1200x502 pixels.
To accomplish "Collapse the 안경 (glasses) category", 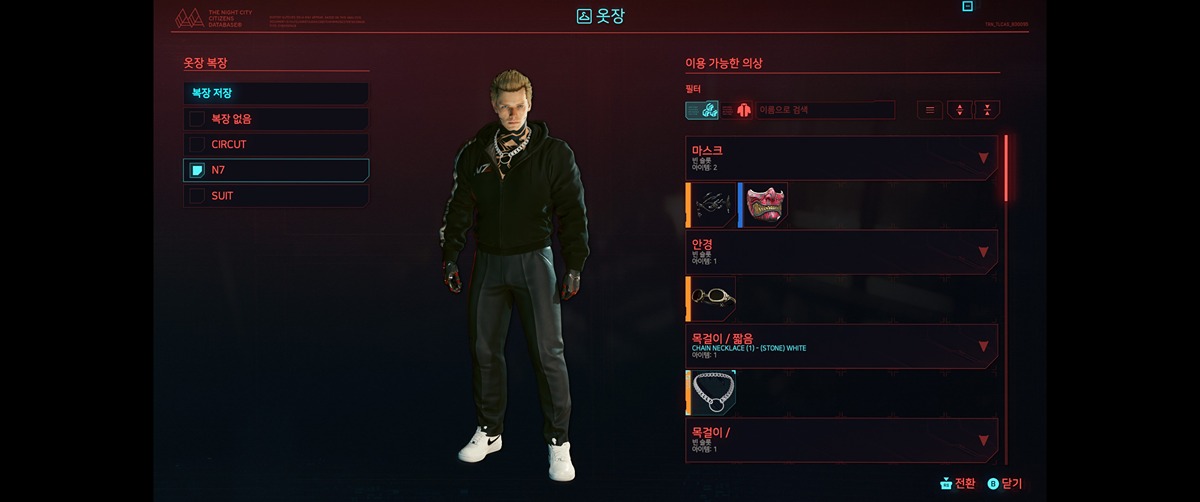I will click(983, 252).
